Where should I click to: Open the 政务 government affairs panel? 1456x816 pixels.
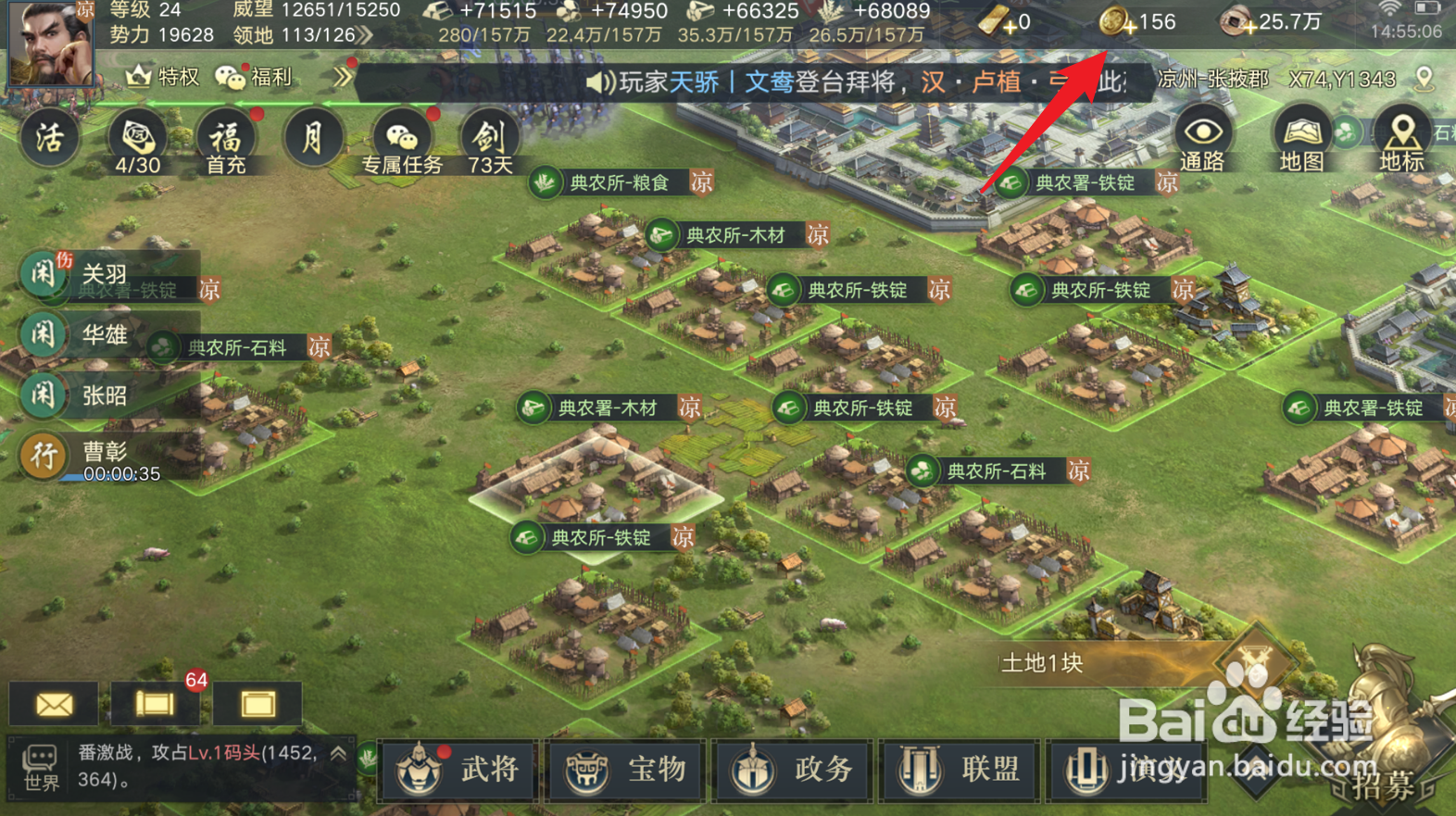[793, 770]
